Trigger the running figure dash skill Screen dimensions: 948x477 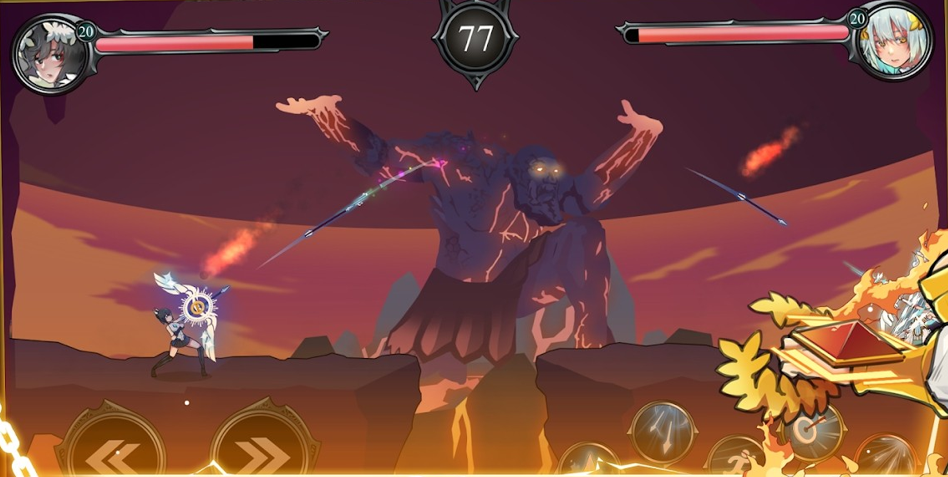738,458
